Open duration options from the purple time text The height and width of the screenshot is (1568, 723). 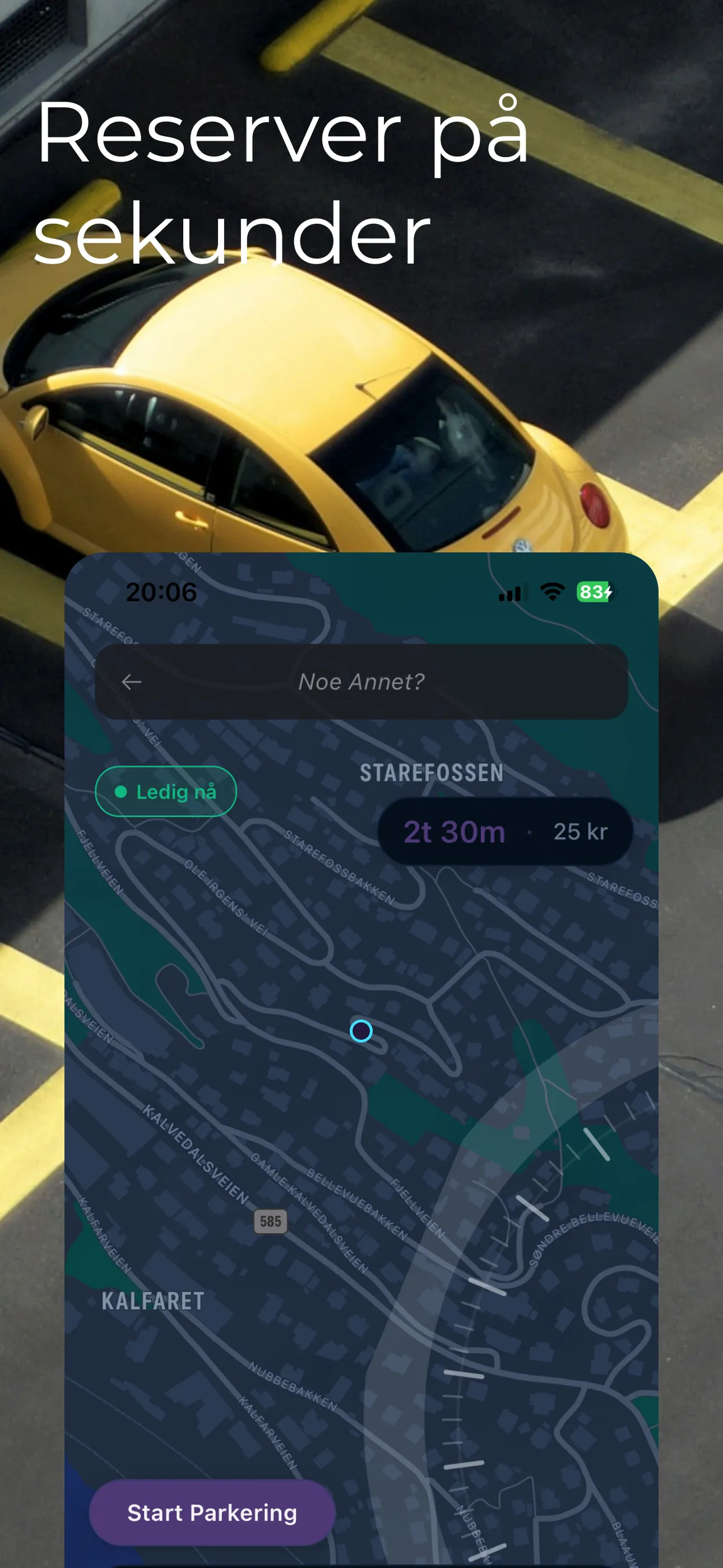click(x=455, y=832)
